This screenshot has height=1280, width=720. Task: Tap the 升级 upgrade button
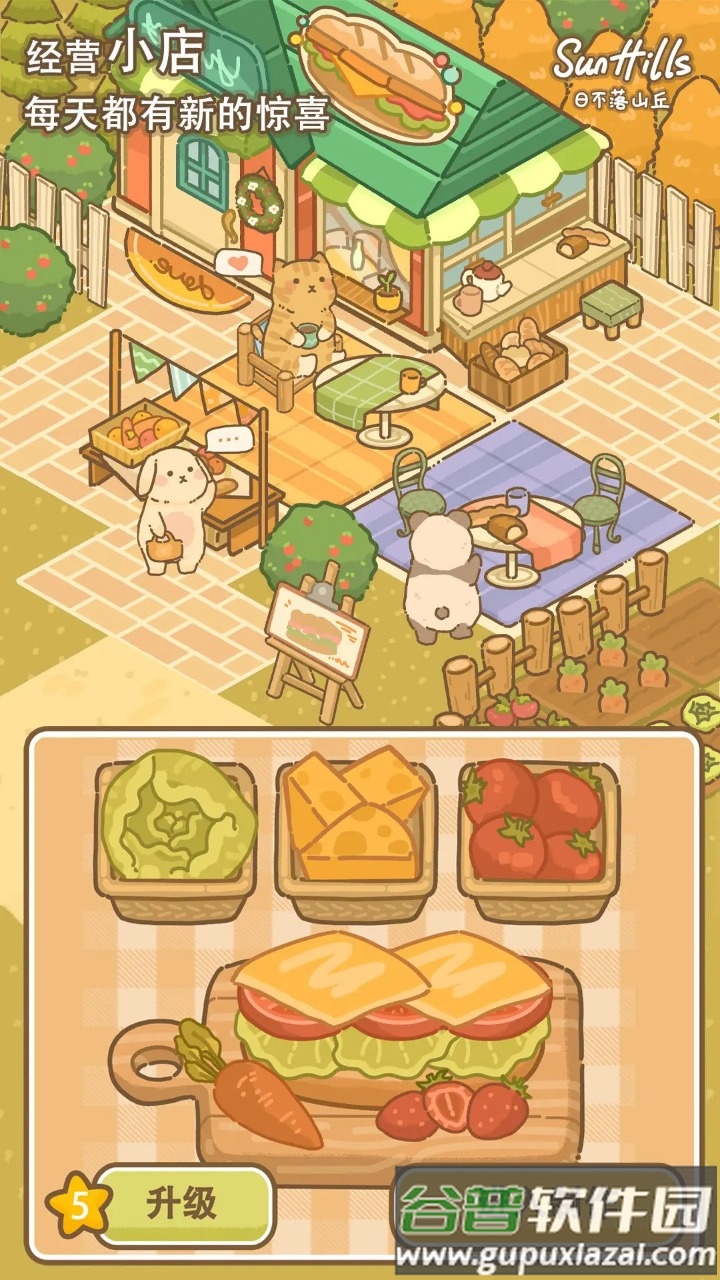click(x=183, y=1204)
